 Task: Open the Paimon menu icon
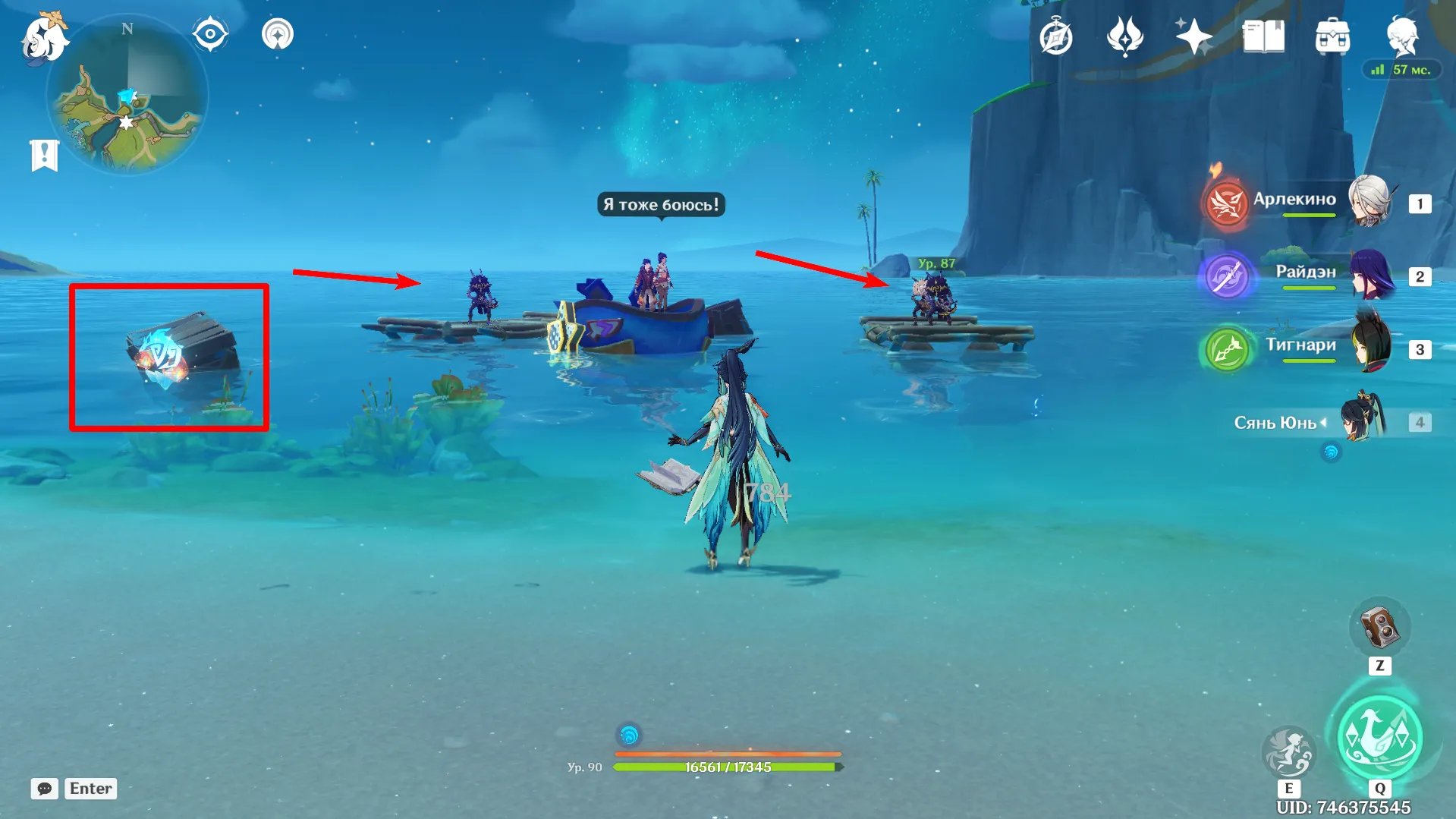click(44, 36)
